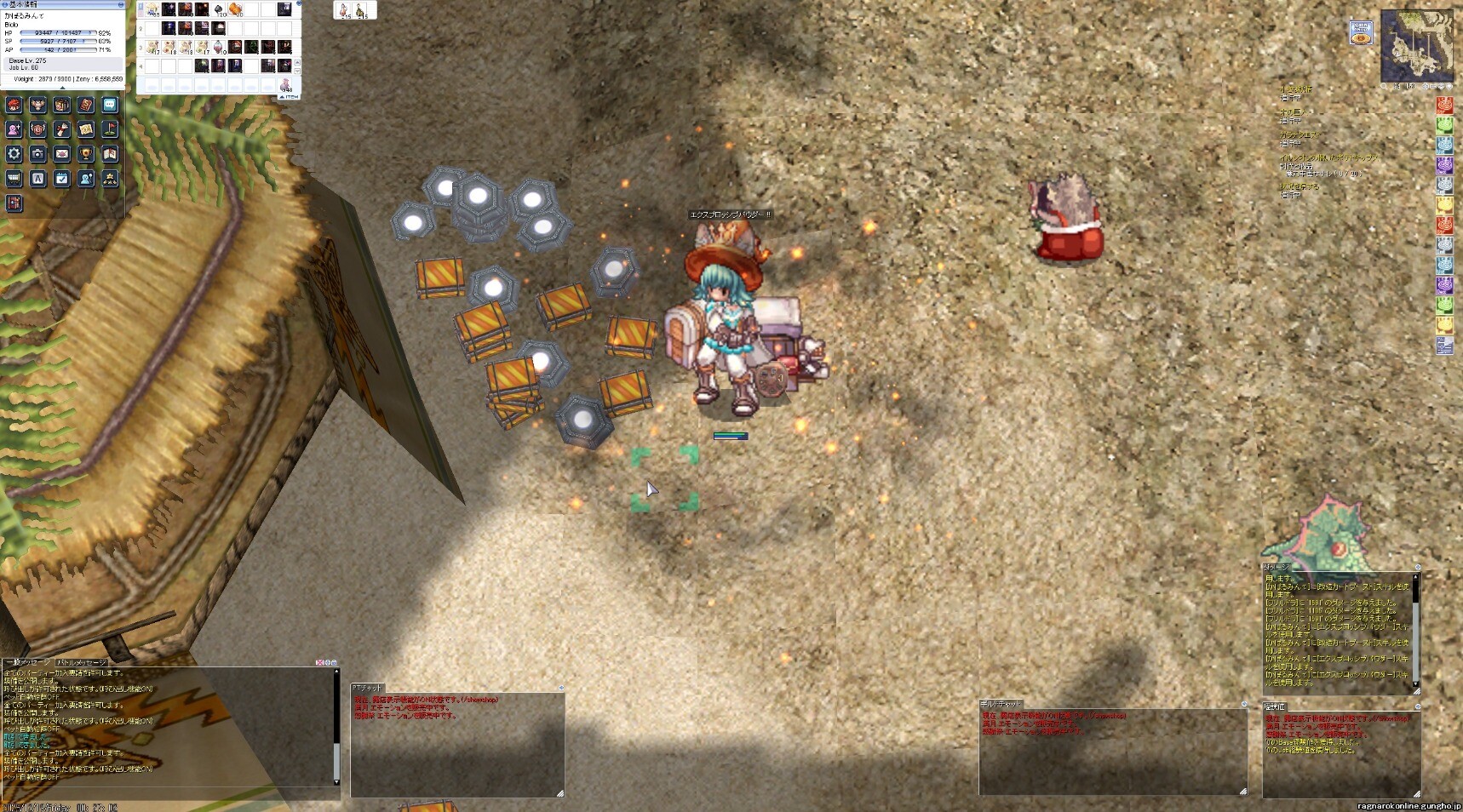Open the trophy achievements icon
Screen dimensions: 1463x812
click(86, 154)
